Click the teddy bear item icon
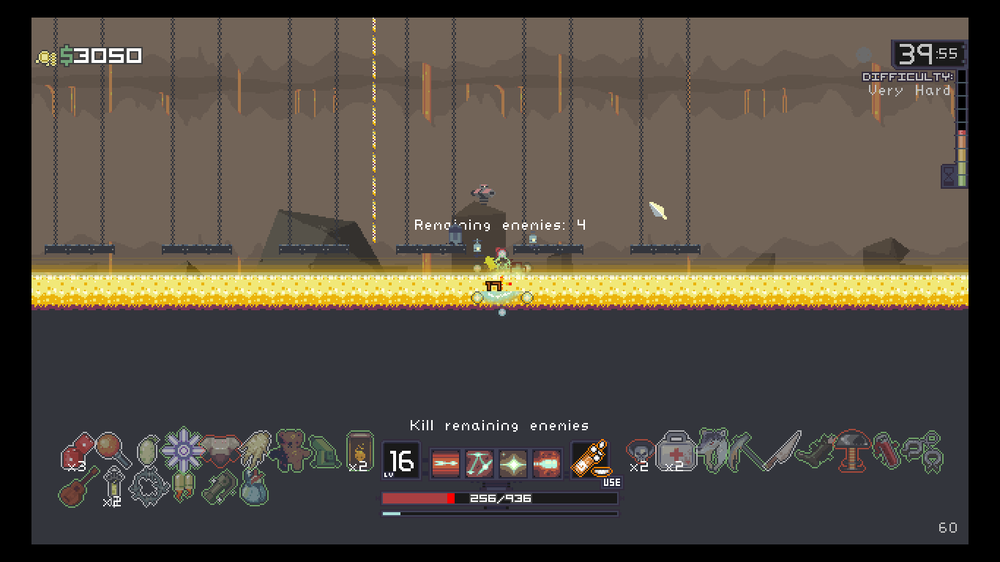The height and width of the screenshot is (562, 1000). (x=291, y=449)
